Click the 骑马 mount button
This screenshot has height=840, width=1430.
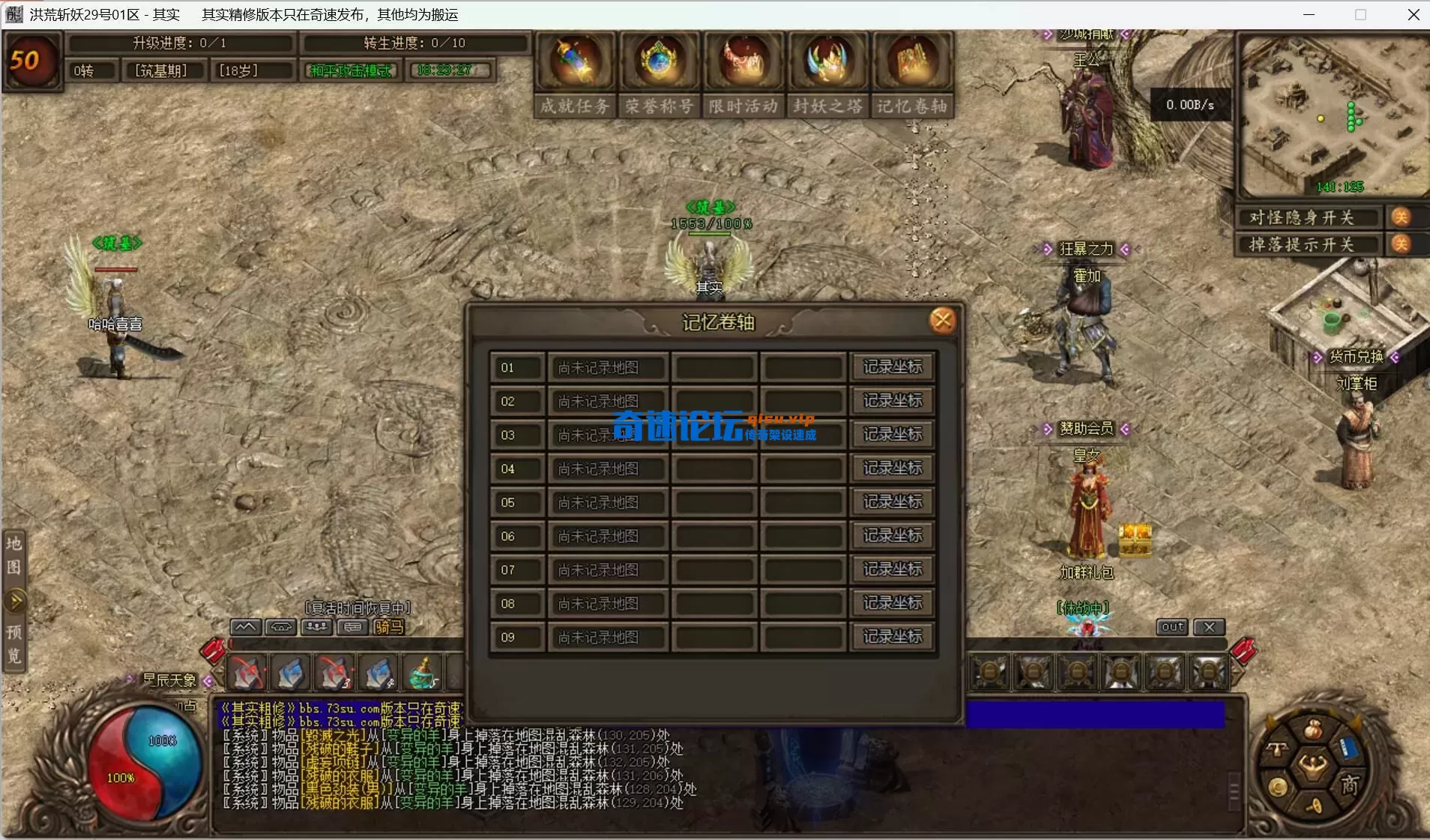pos(388,627)
